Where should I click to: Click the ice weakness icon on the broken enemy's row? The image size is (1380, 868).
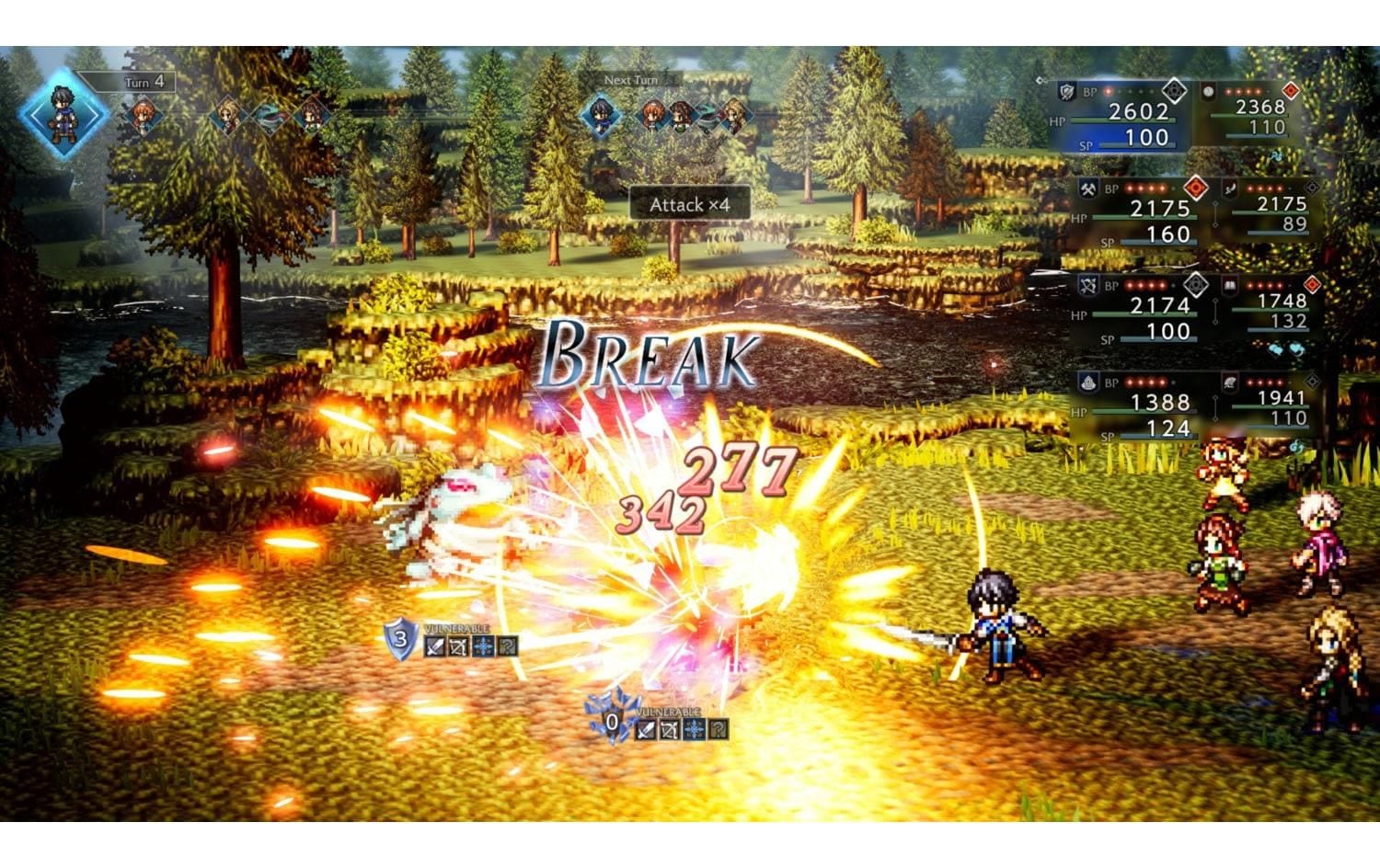tap(694, 730)
